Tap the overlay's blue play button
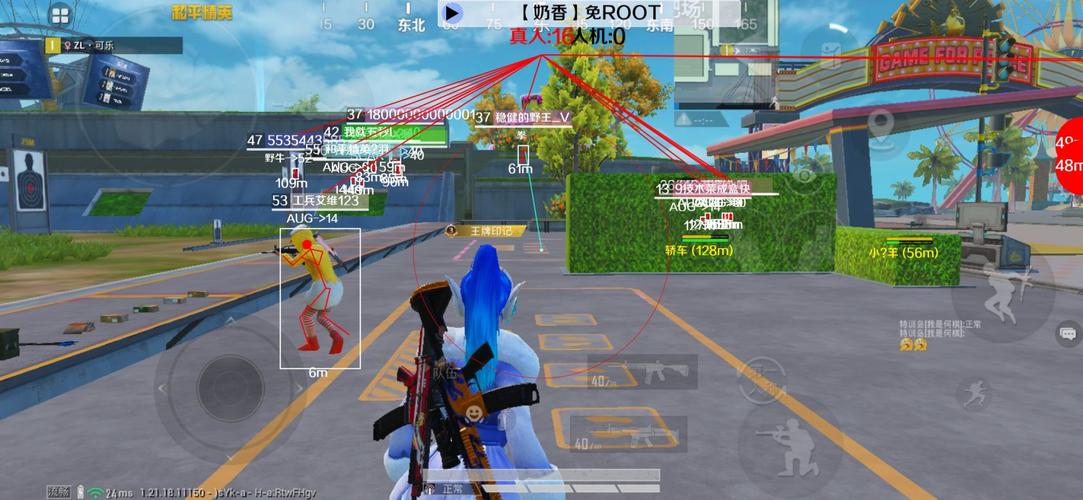Image resolution: width=1083 pixels, height=500 pixels. pos(452,13)
